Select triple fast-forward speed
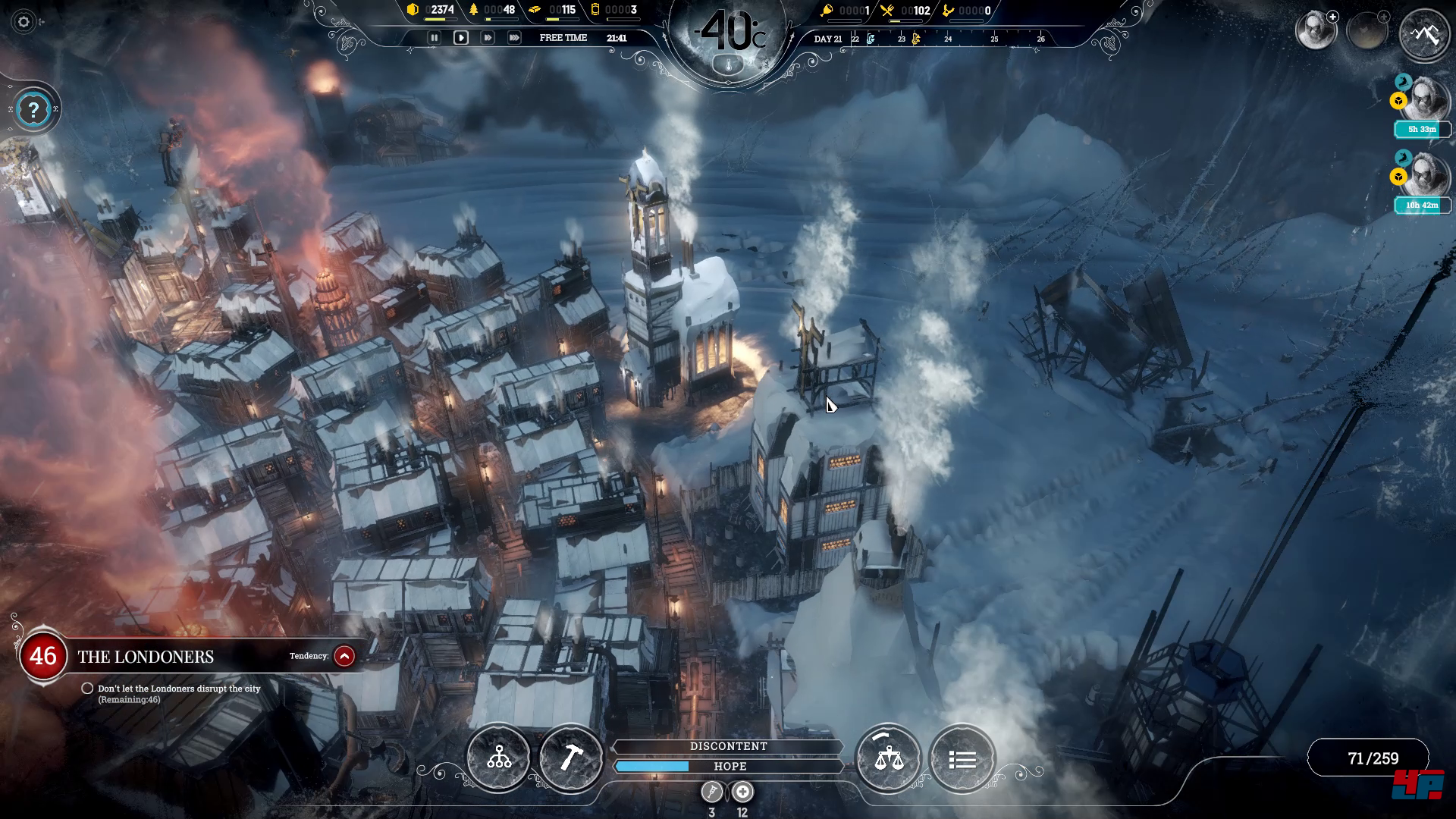 514,38
